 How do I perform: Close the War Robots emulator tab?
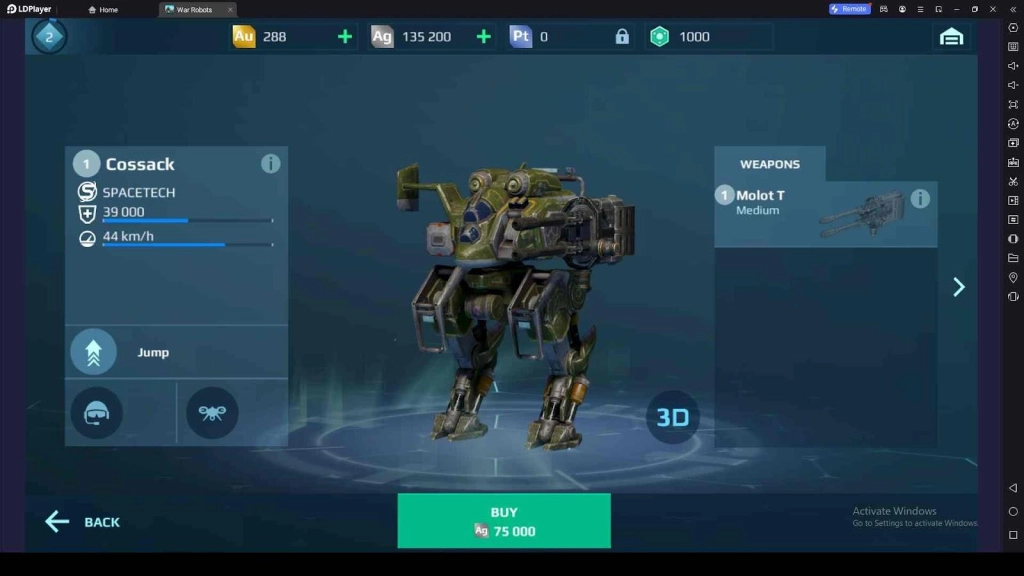pos(229,9)
